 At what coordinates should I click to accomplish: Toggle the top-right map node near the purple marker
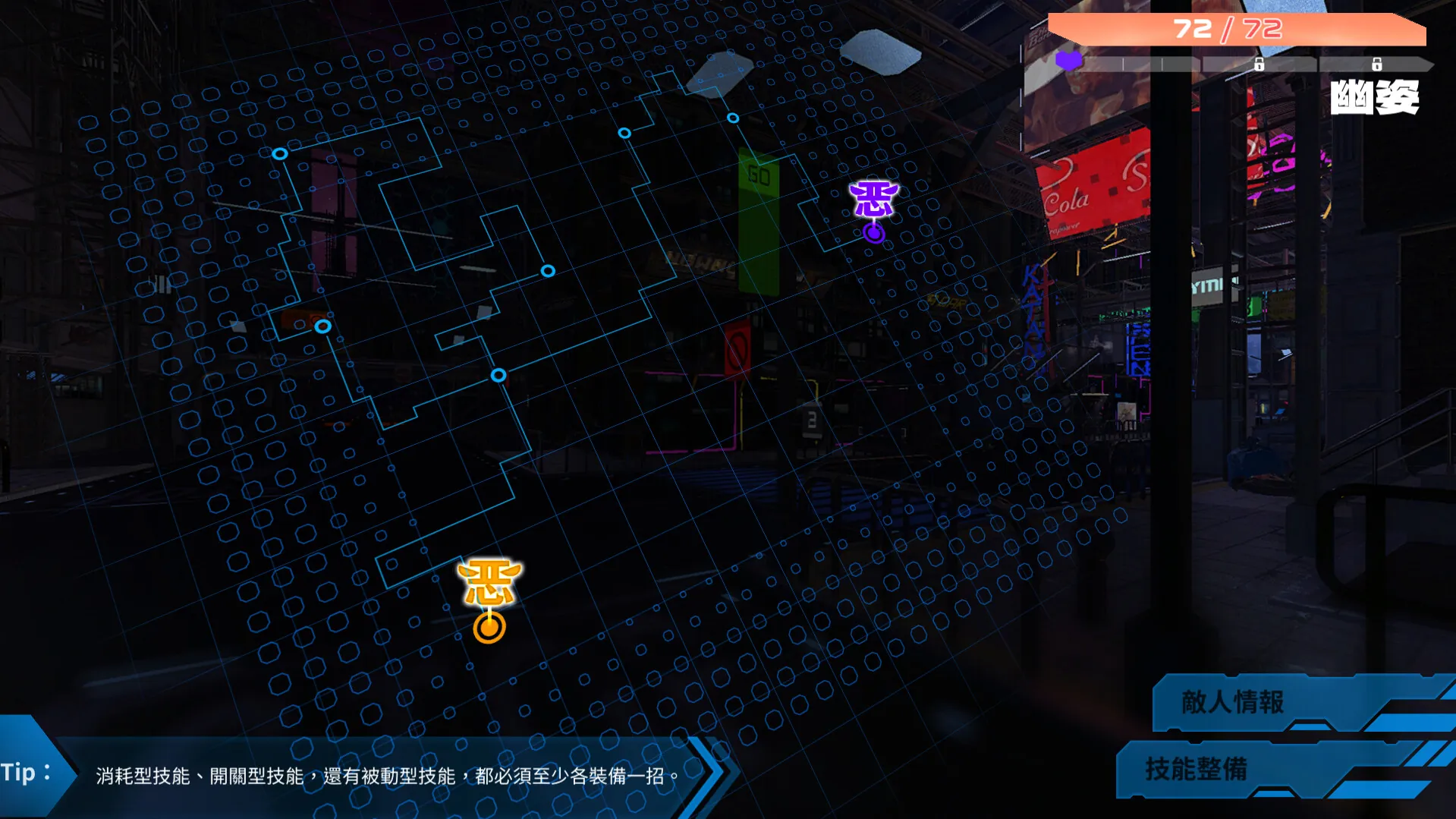(x=731, y=118)
